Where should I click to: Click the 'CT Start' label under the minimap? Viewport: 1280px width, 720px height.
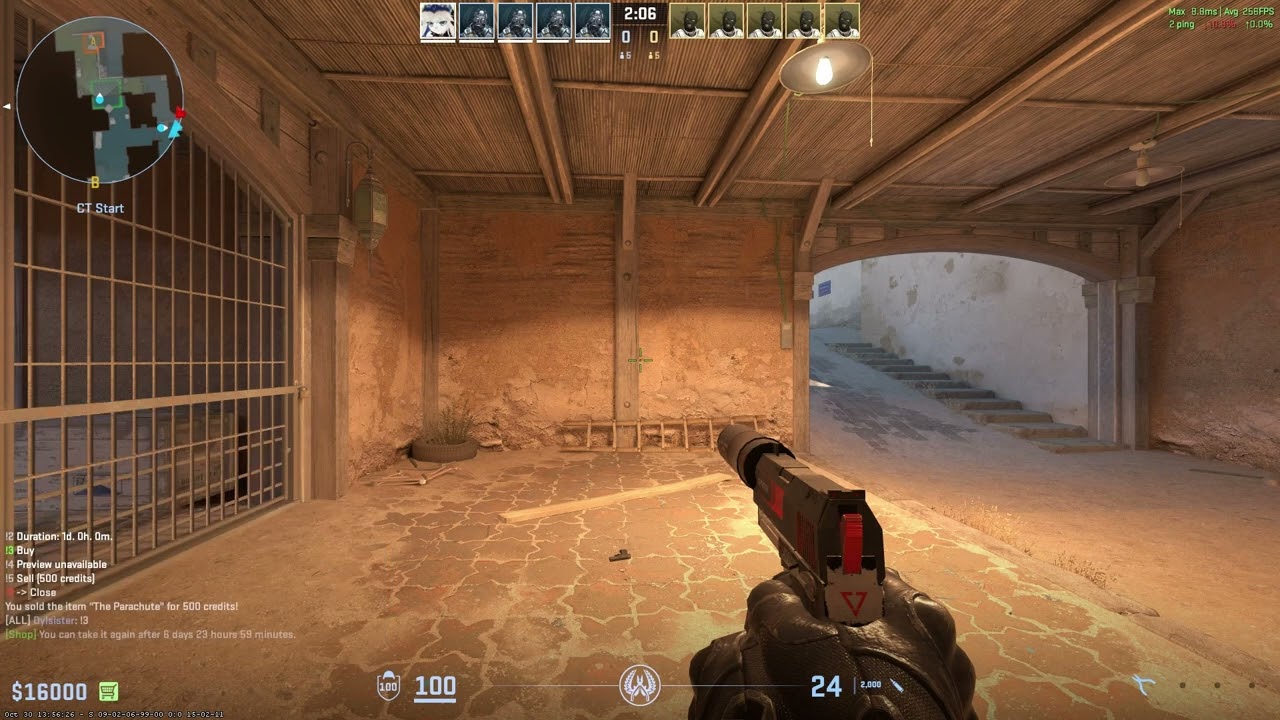click(x=98, y=208)
